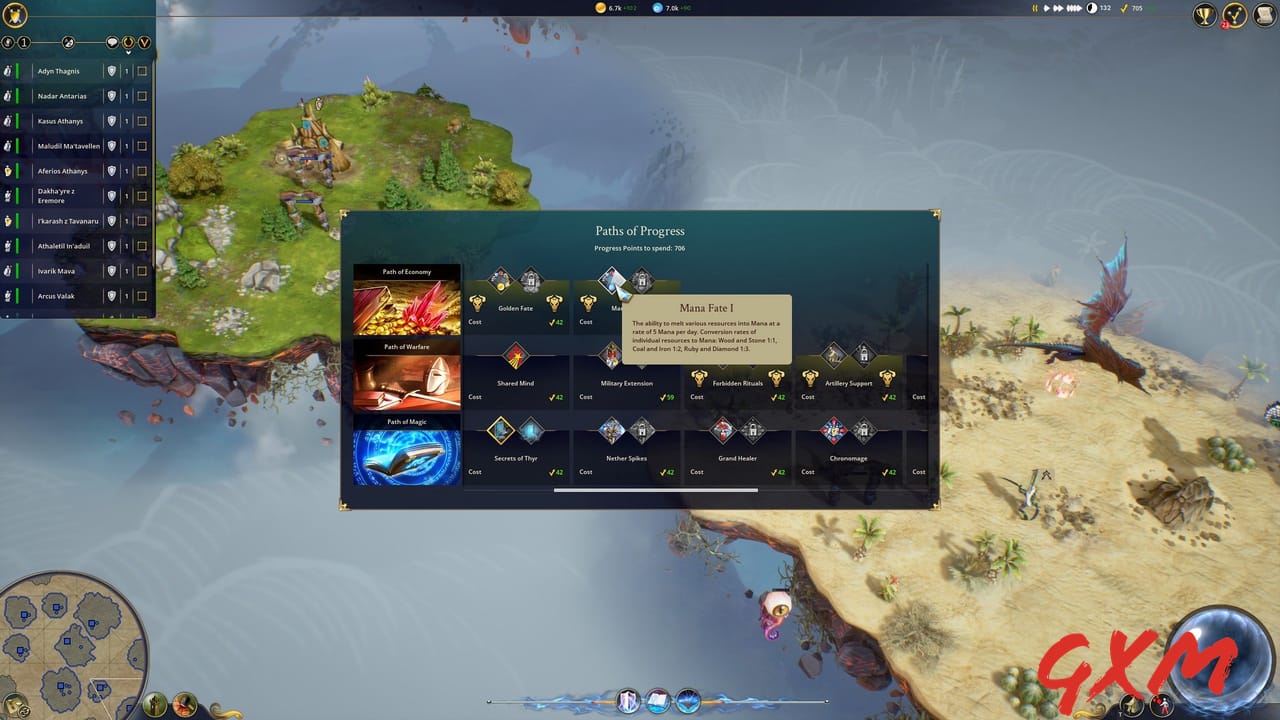Check the box next to Adyn Thagnis
The width and height of the screenshot is (1280, 720).
coord(142,71)
